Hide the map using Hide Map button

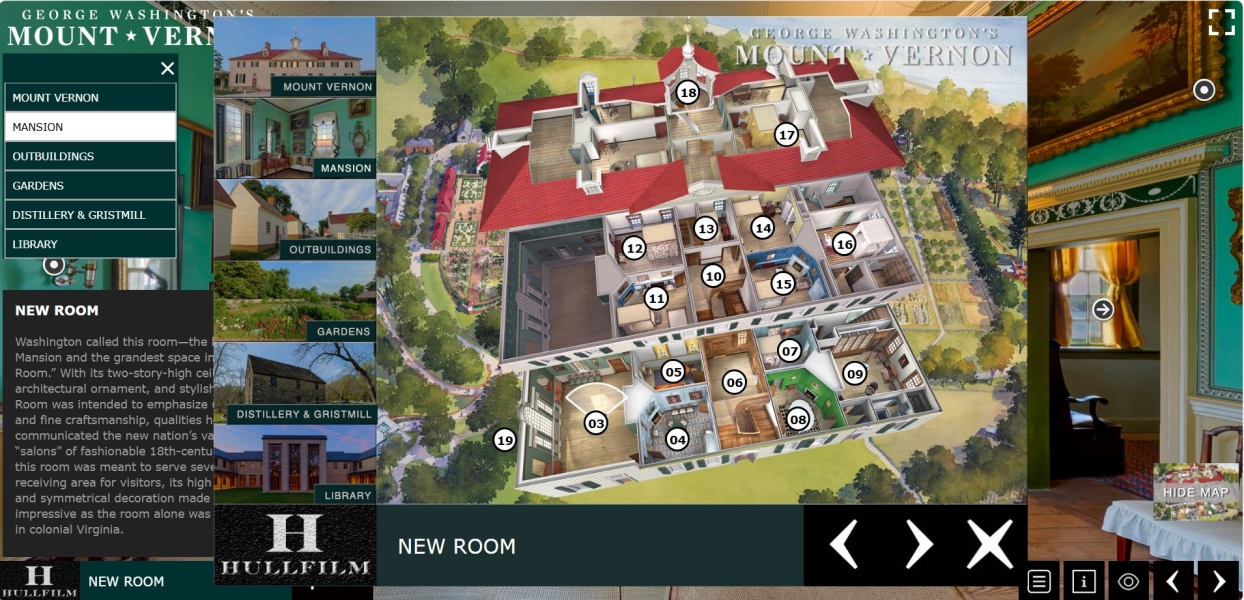coord(1196,492)
